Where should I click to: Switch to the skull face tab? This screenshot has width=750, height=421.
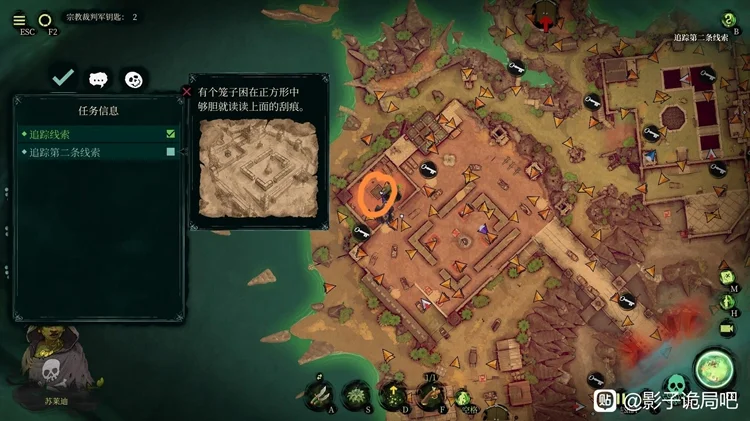pos(133,78)
